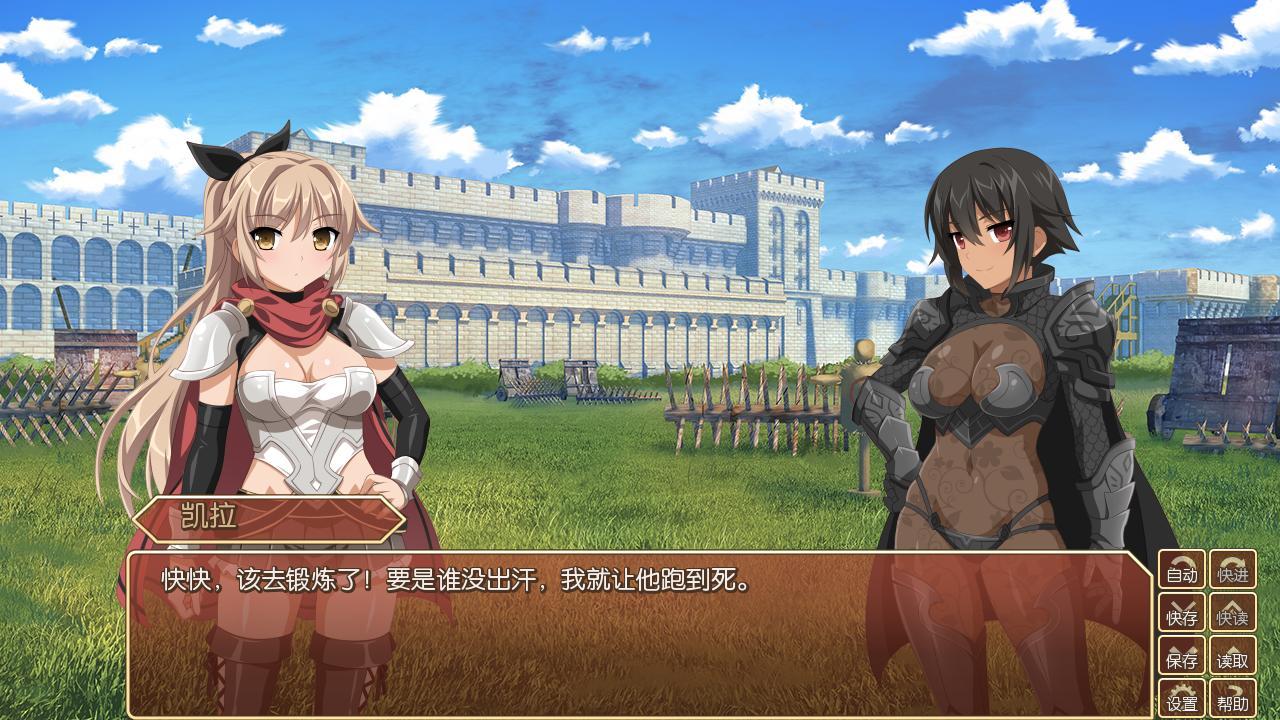
Task: Quick load using the 快读 button
Action: 1233,613
